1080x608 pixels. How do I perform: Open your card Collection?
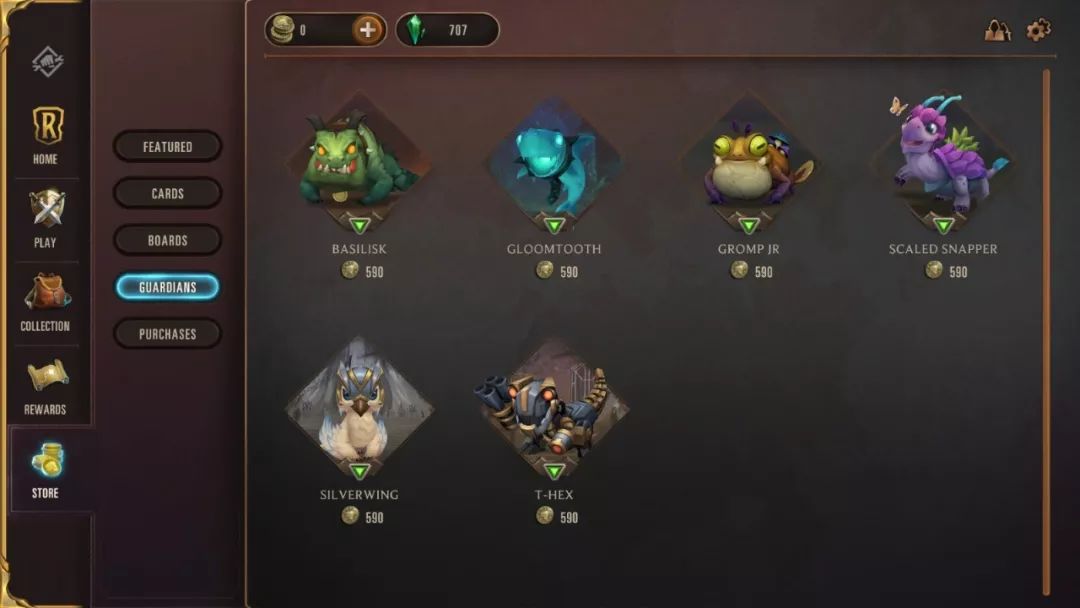point(46,302)
